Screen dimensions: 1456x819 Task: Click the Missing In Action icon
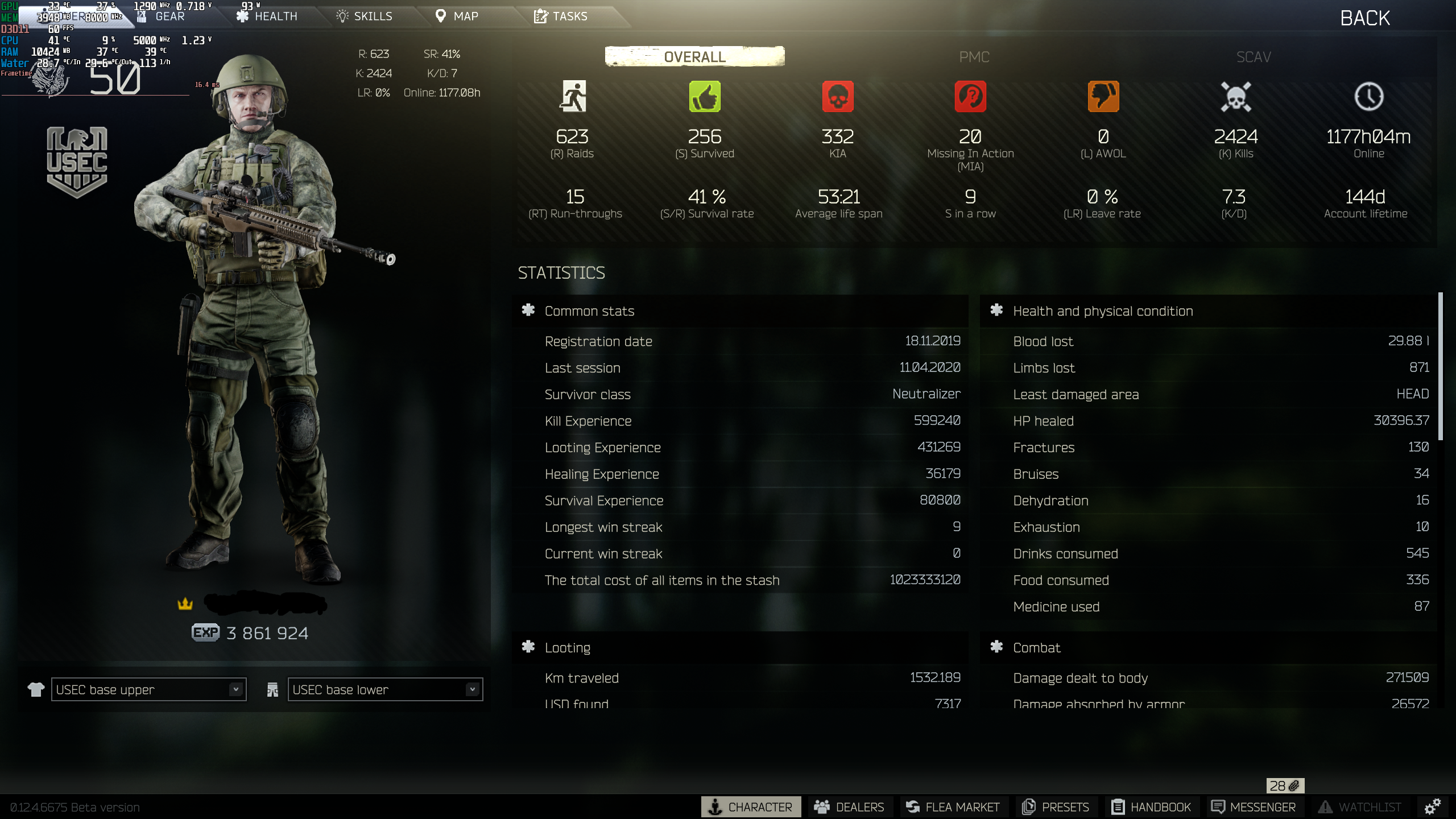(970, 97)
